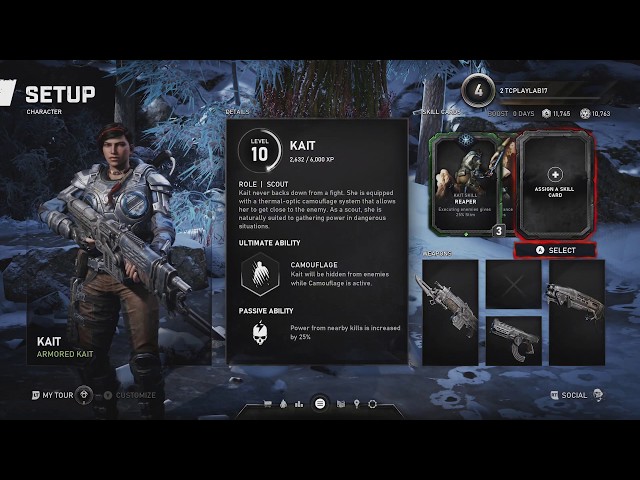Select the Gnasher shotgun weapon slot
The width and height of the screenshot is (640, 480).
point(574,297)
